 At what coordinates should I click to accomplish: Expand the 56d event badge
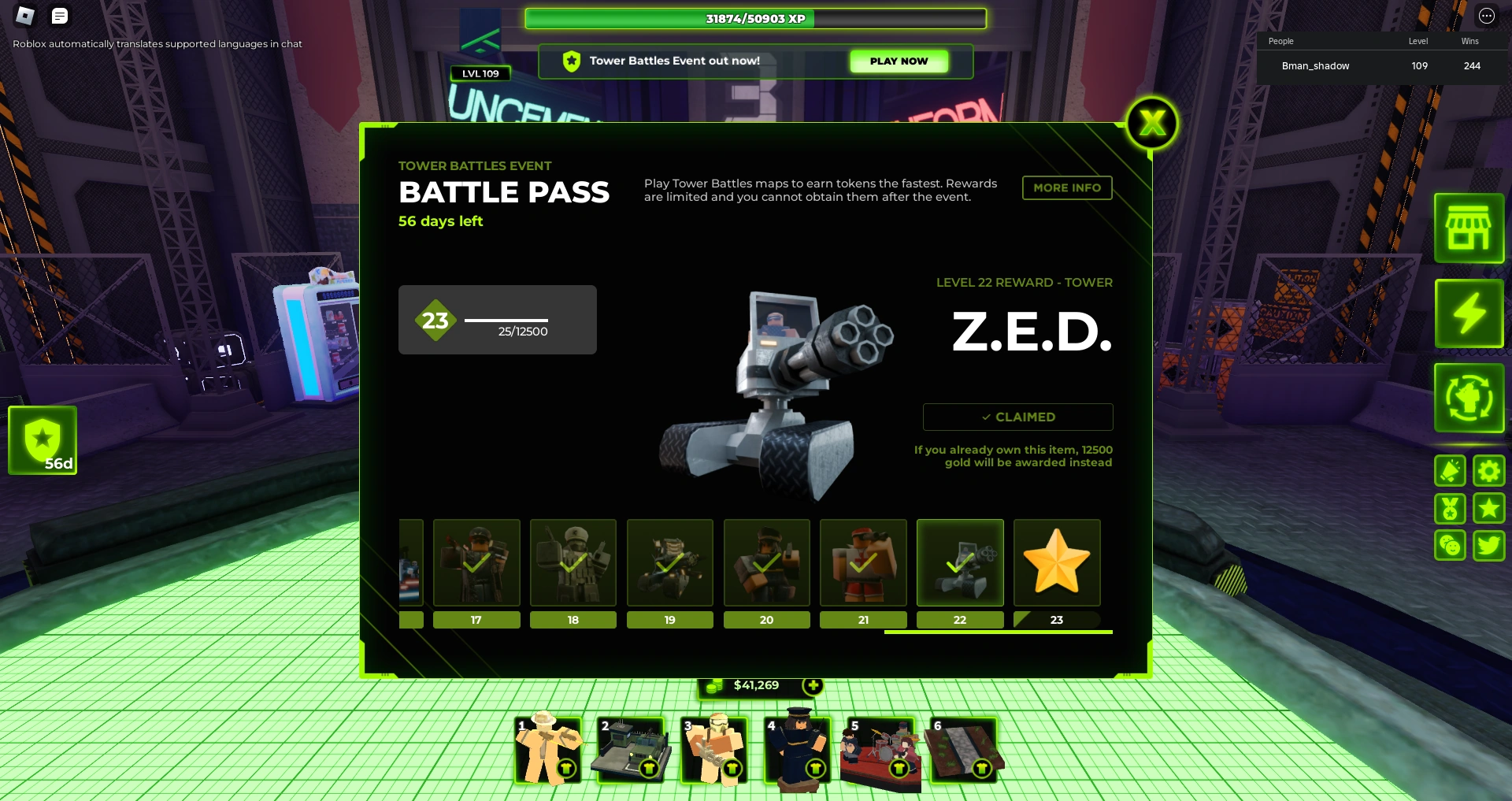43,439
